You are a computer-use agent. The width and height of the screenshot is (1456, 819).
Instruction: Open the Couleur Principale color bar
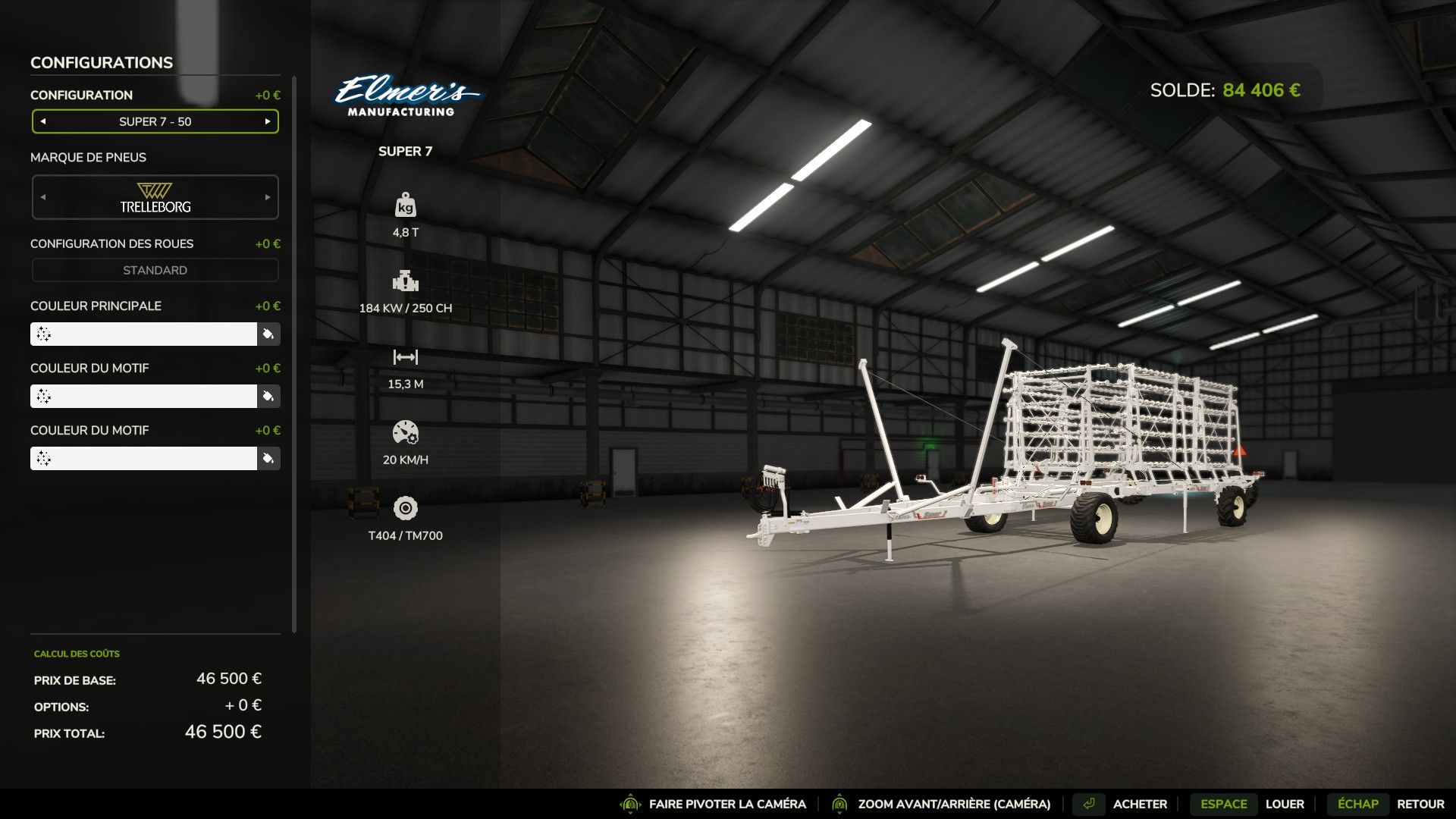pyautogui.click(x=144, y=334)
